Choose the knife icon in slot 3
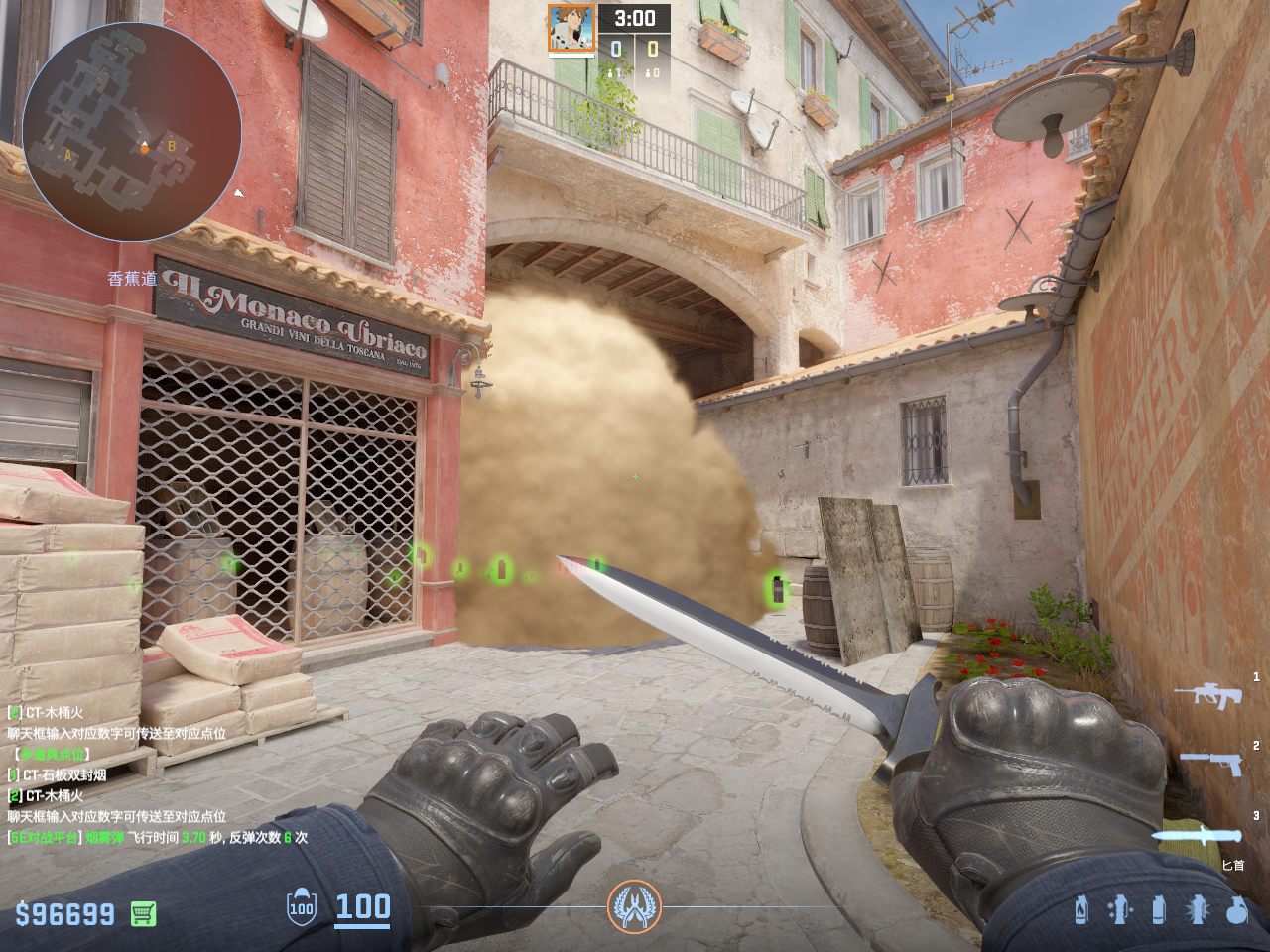1270x952 pixels. (x=1198, y=835)
